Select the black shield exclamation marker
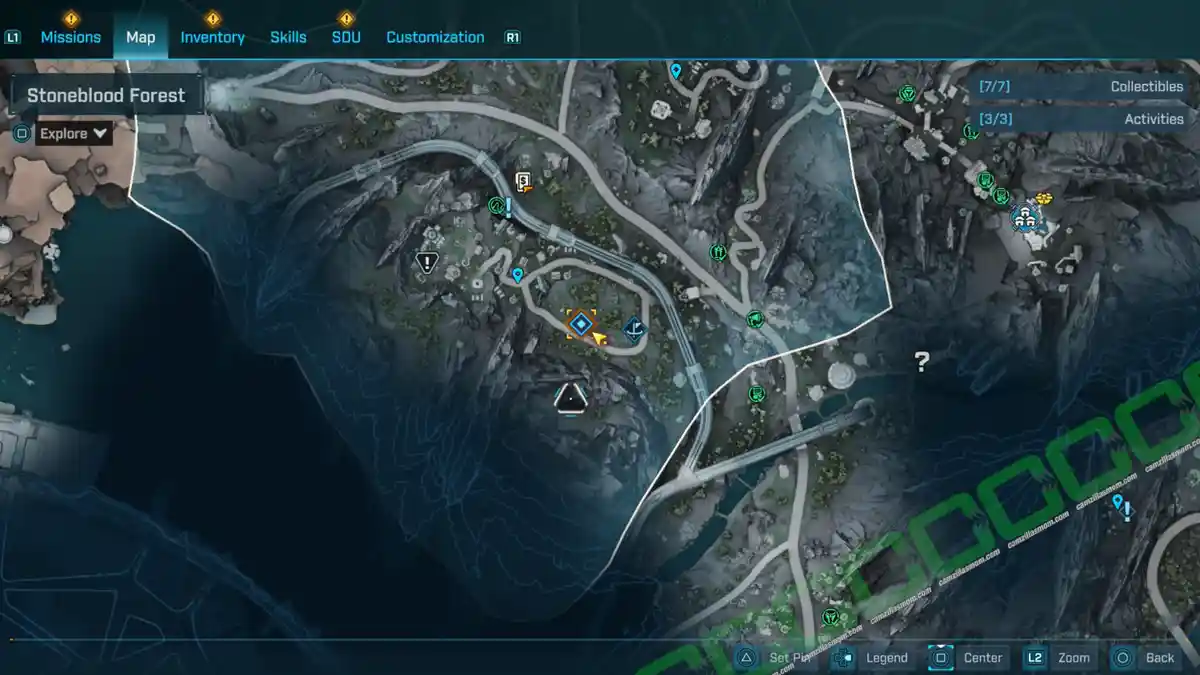 427,263
